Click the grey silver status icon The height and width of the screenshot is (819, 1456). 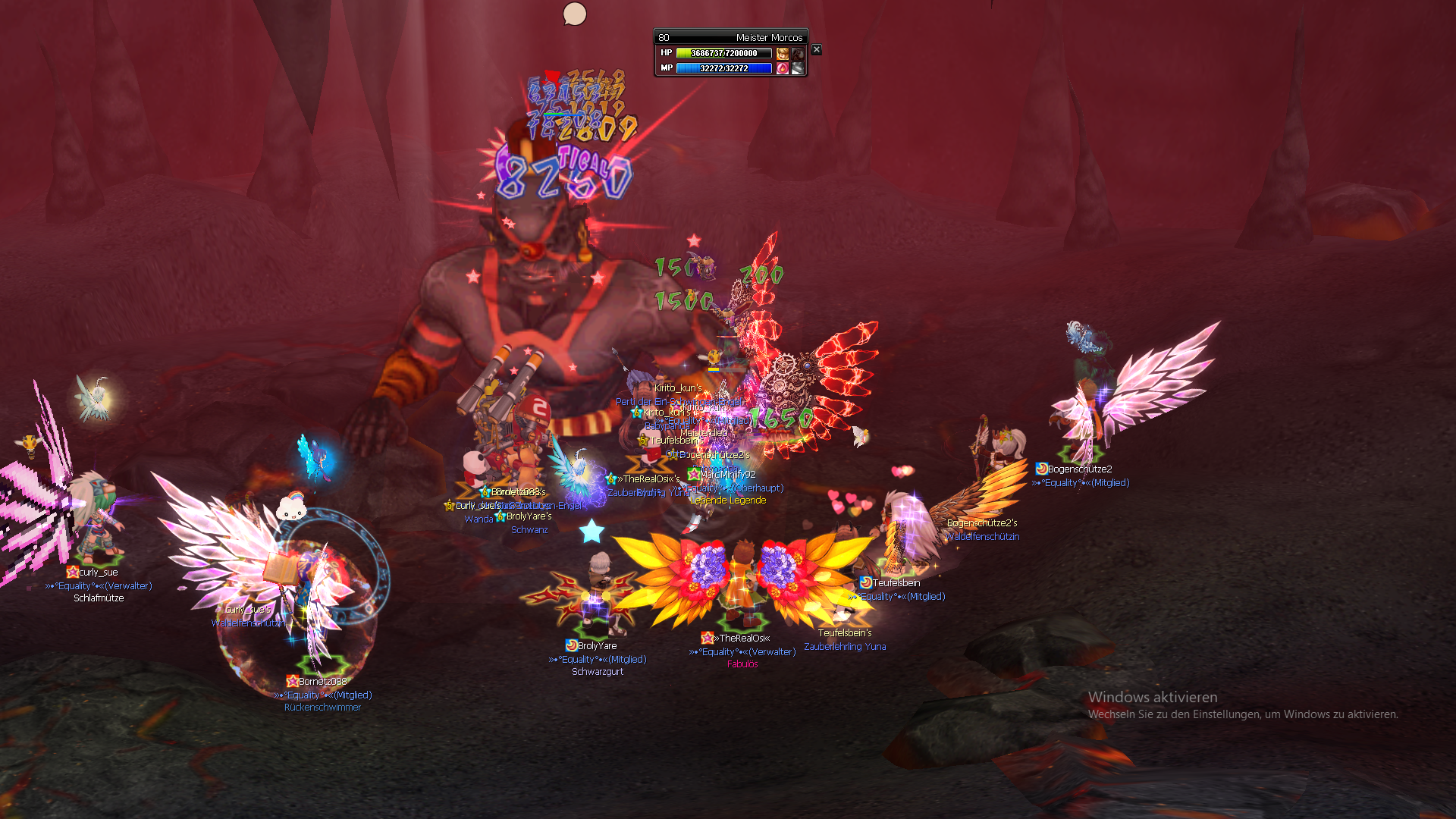point(798,68)
